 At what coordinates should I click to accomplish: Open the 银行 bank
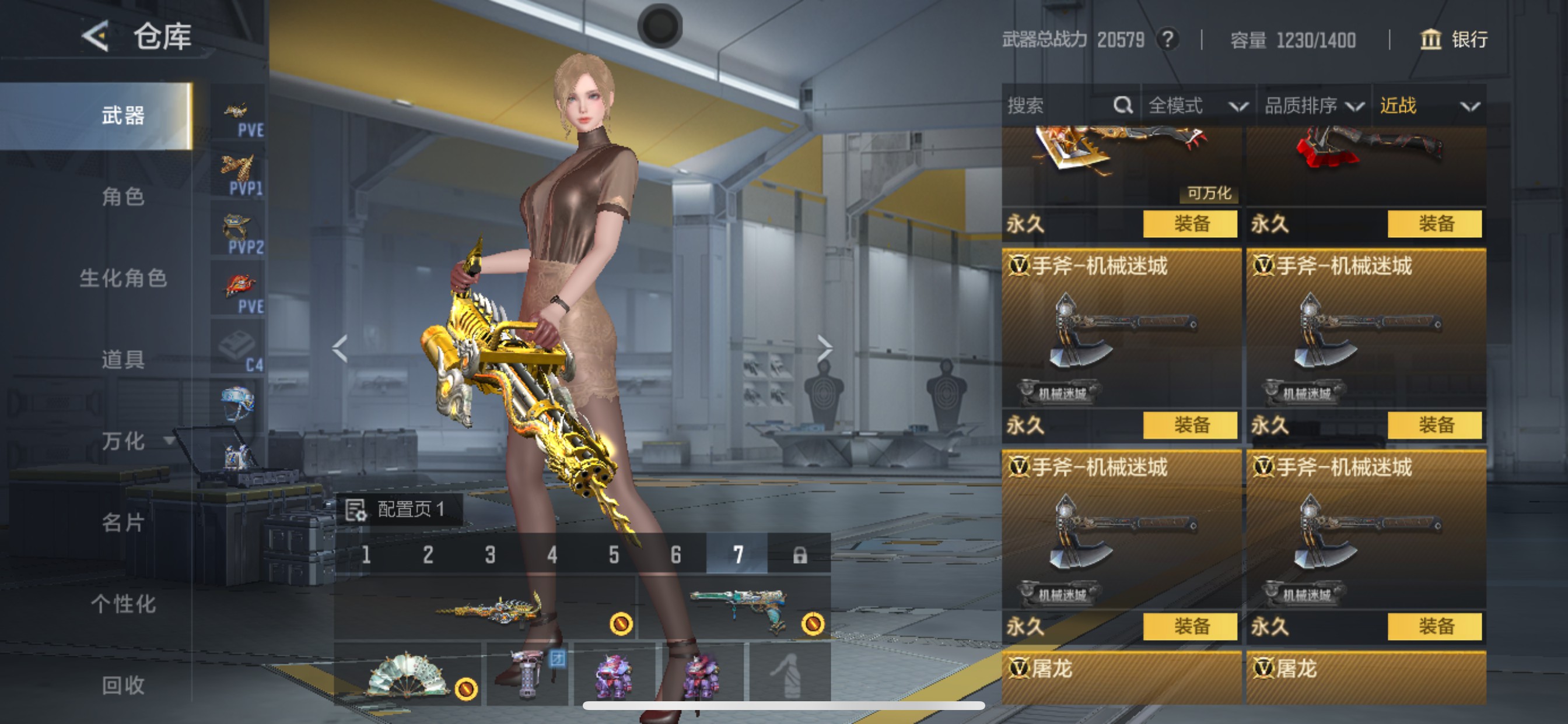pos(1455,40)
